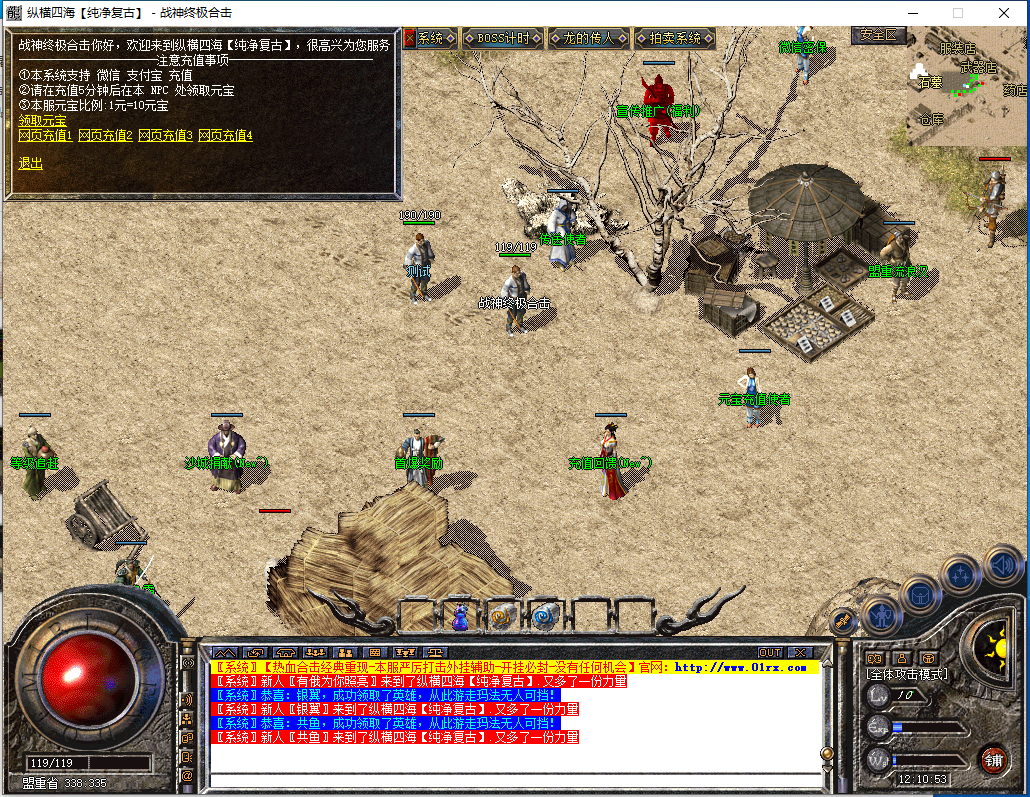Toggle the 全体攻击模式 attack mode label
Screen dimensions: 1030x797
pos(906,675)
